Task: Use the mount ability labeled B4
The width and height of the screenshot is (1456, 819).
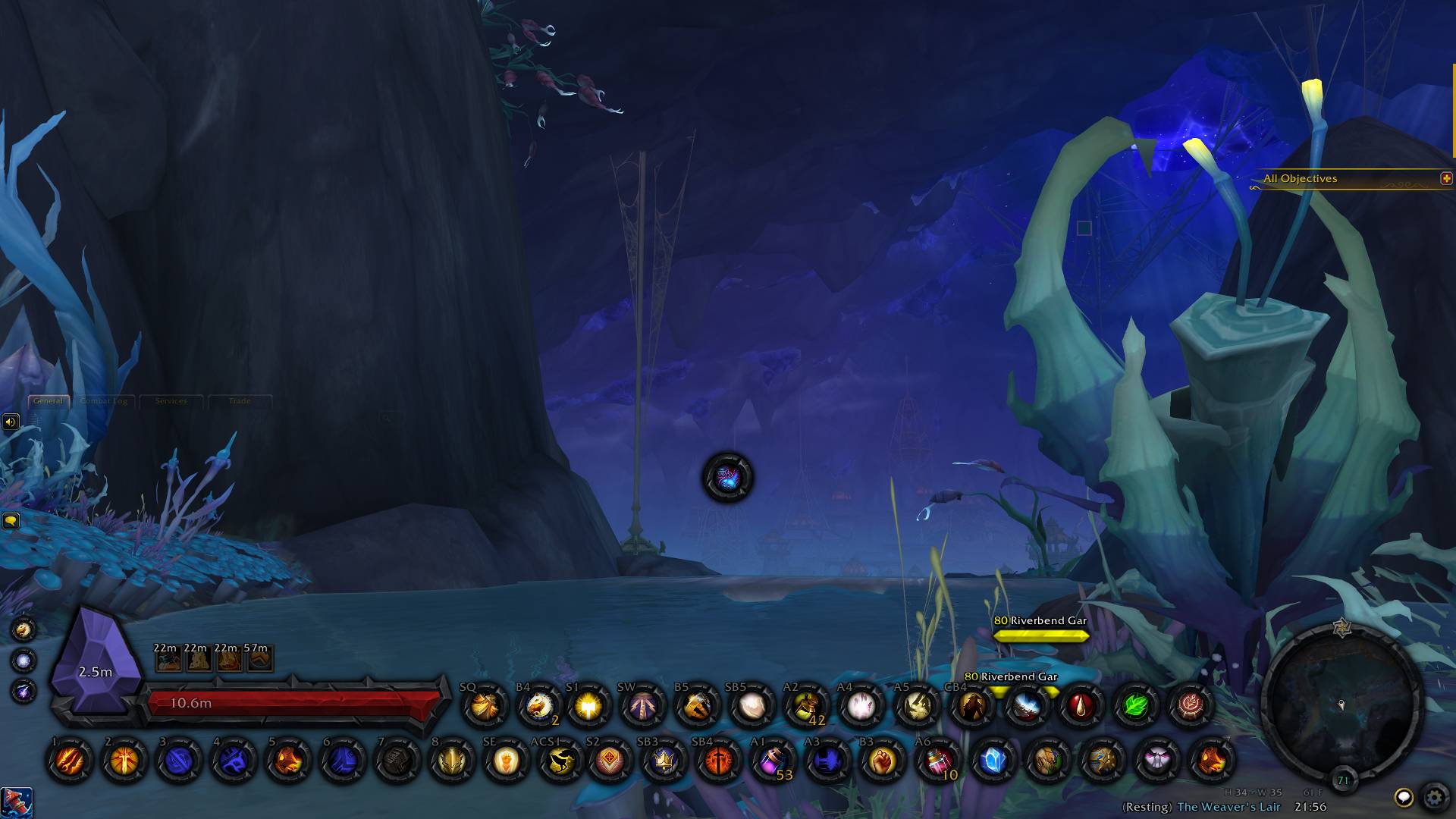Action: pyautogui.click(x=538, y=706)
